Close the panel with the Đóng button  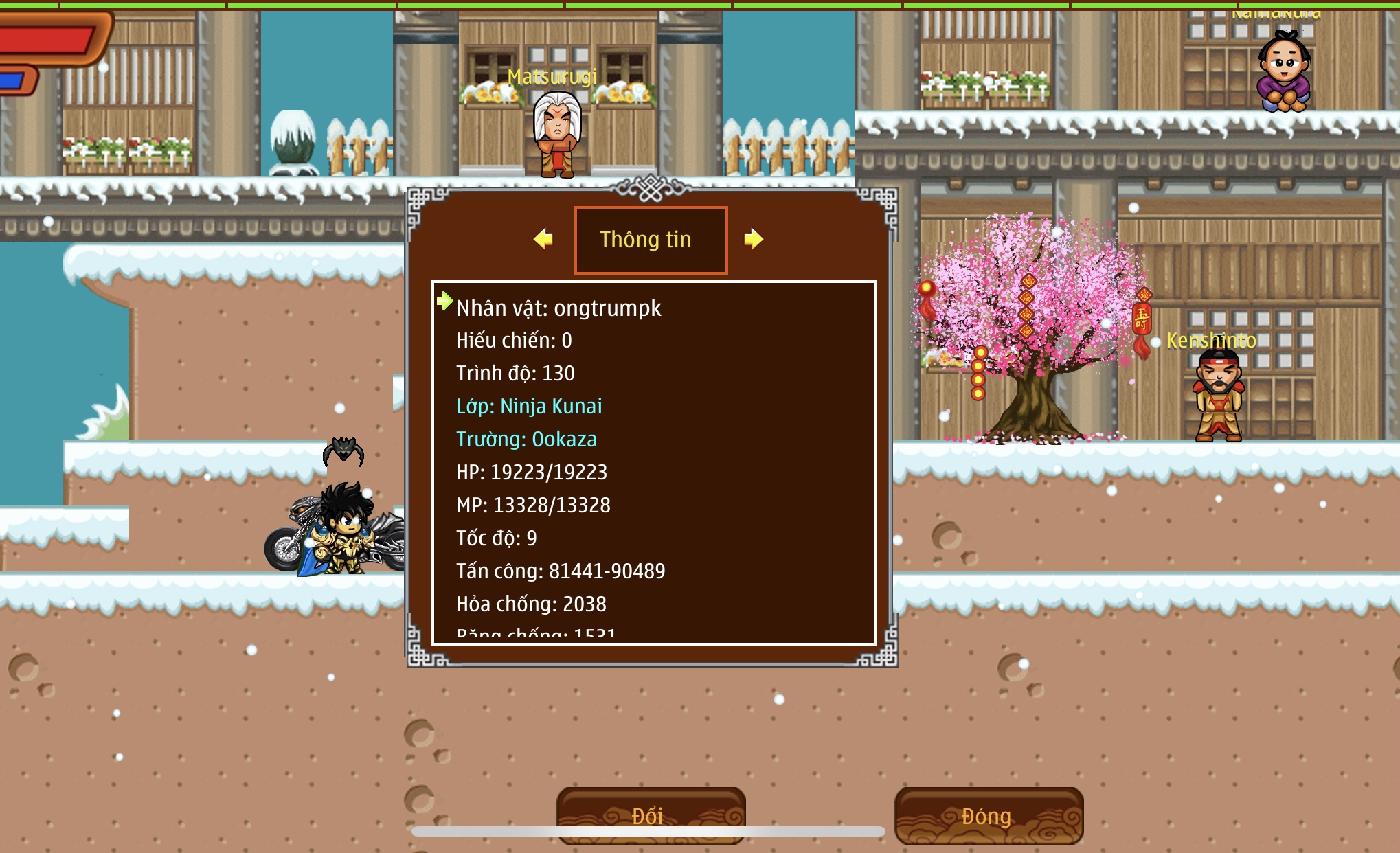point(989,816)
